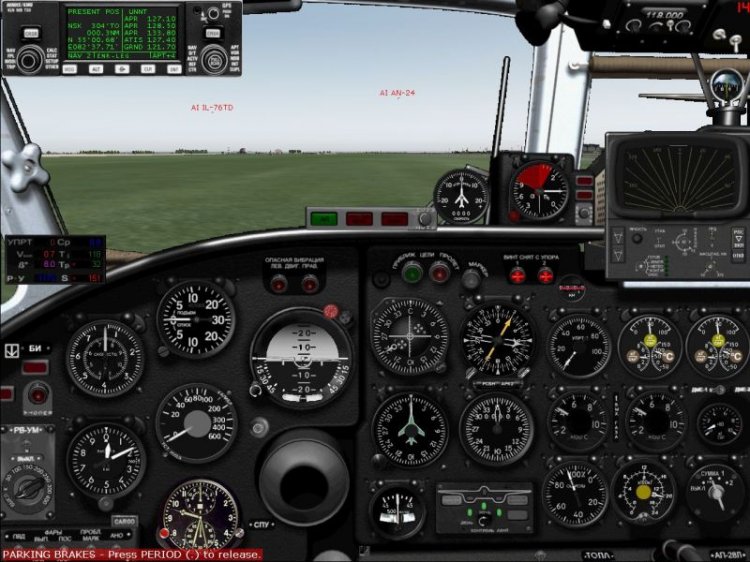Open the CARGO panel button
This screenshot has height=562, width=750.
click(x=124, y=520)
